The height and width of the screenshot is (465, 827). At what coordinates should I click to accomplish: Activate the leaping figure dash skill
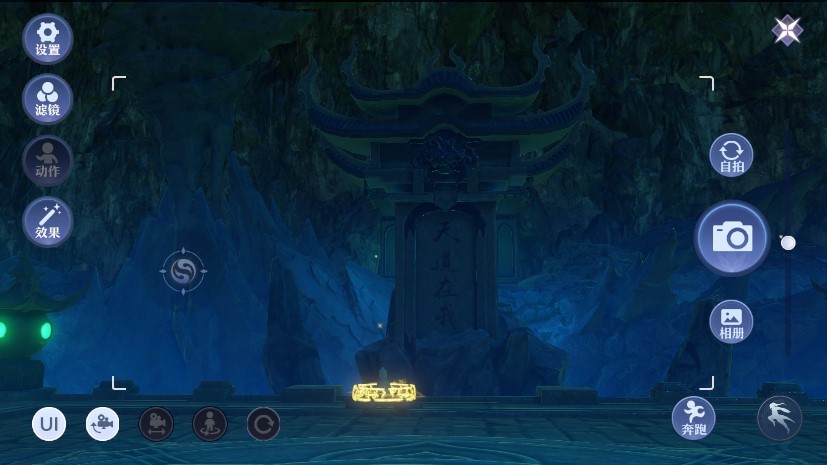pyautogui.click(x=779, y=418)
